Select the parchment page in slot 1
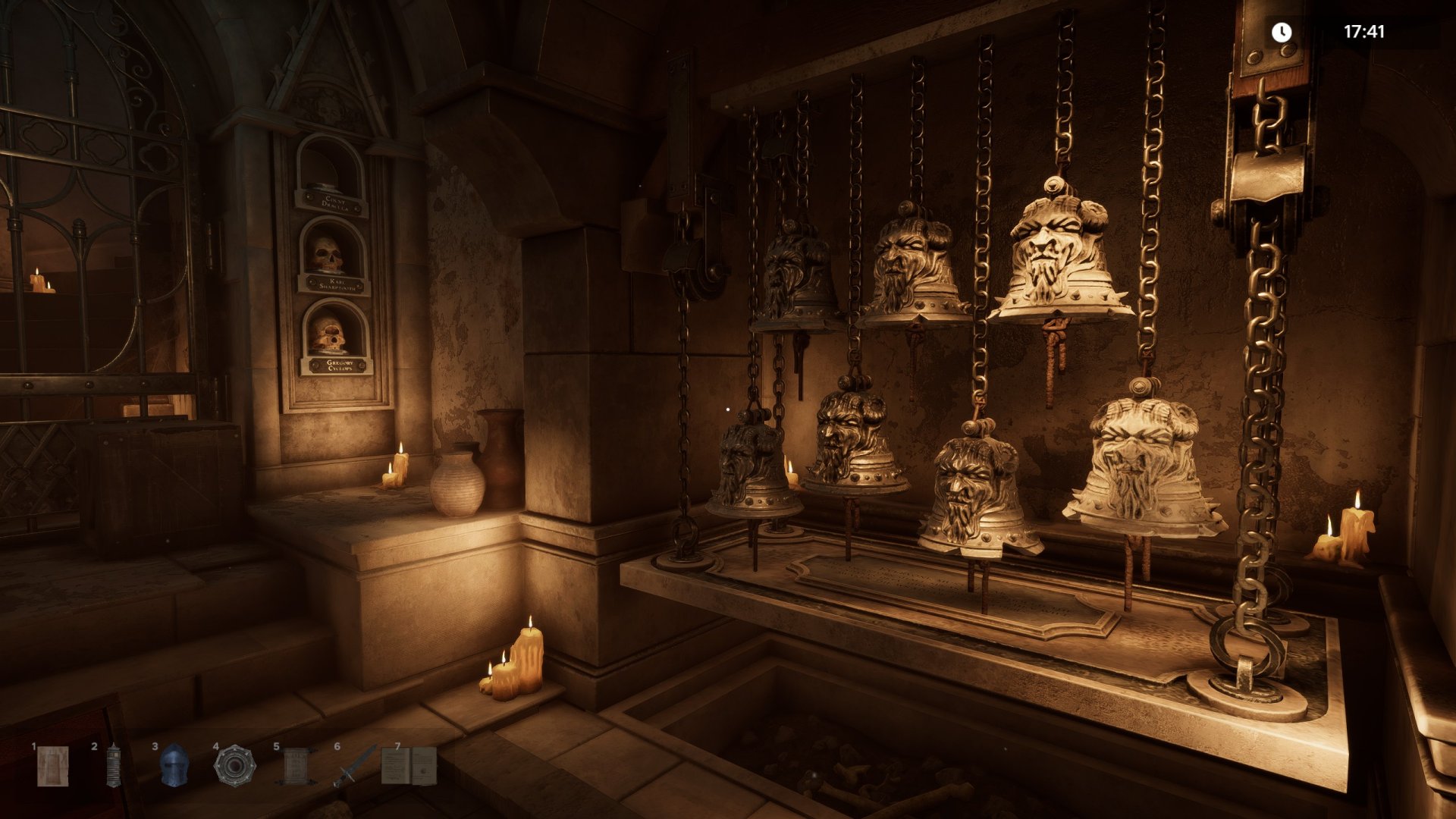Viewport: 1456px width, 819px height. [53, 766]
